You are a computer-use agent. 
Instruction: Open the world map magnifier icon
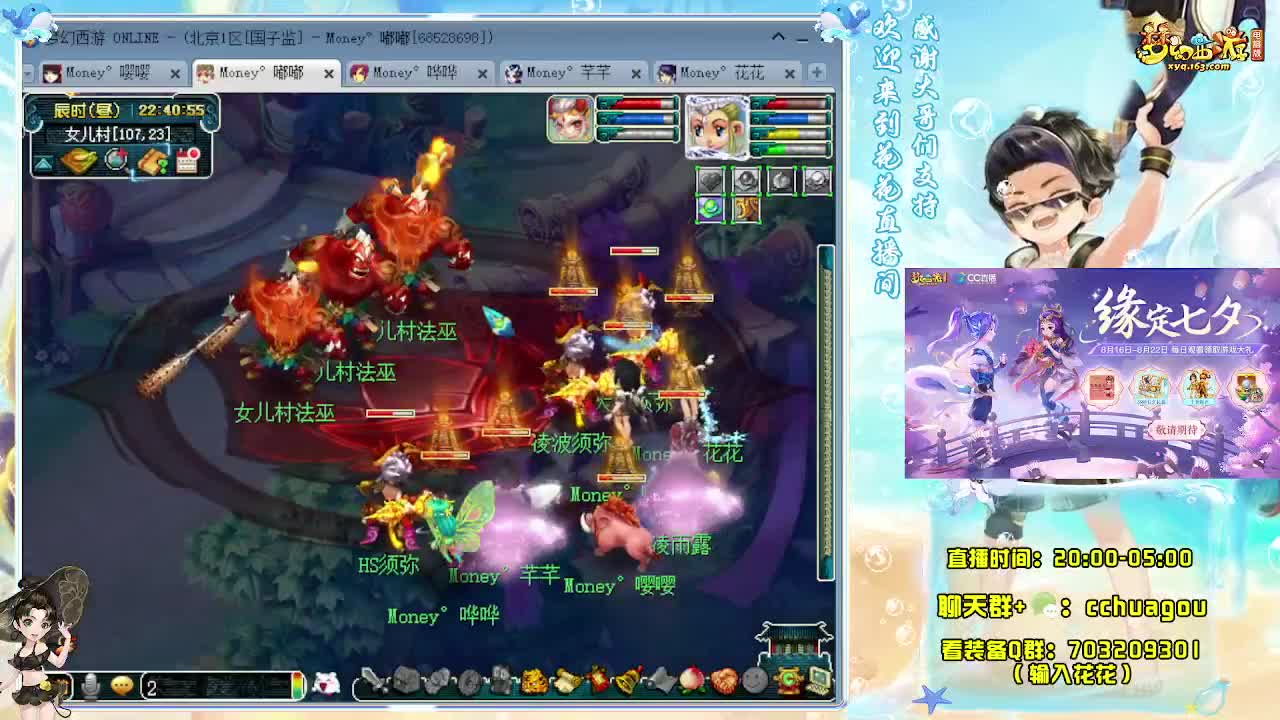pos(115,161)
